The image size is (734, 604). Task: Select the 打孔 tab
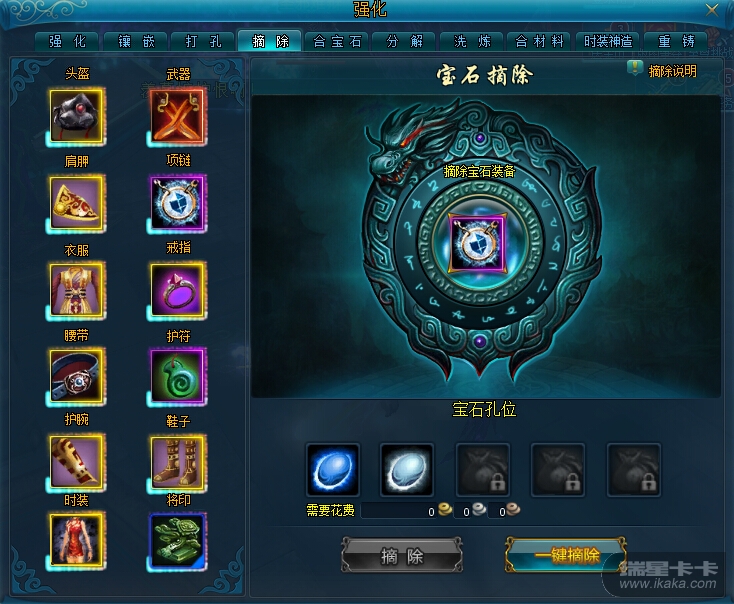(202, 41)
